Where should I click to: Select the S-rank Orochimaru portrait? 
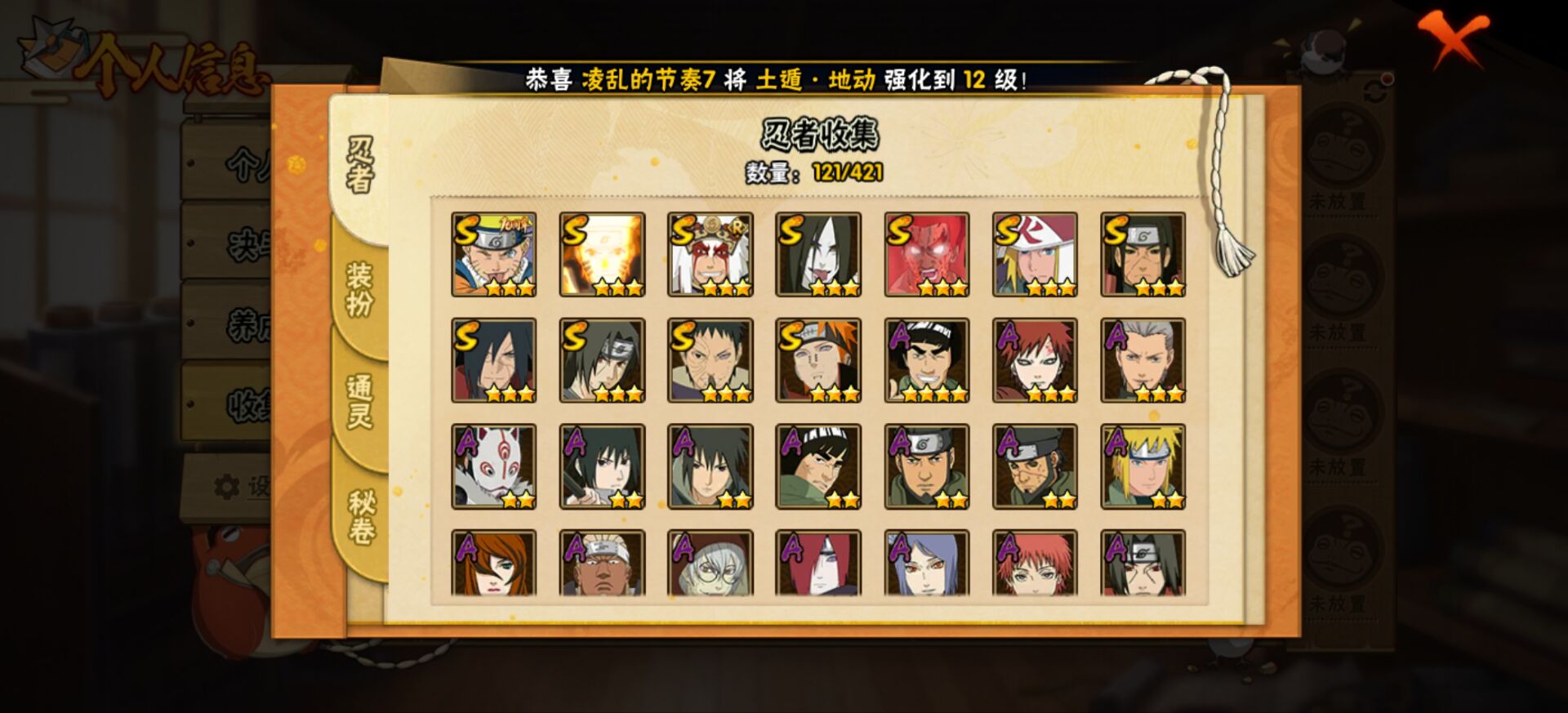click(x=818, y=254)
